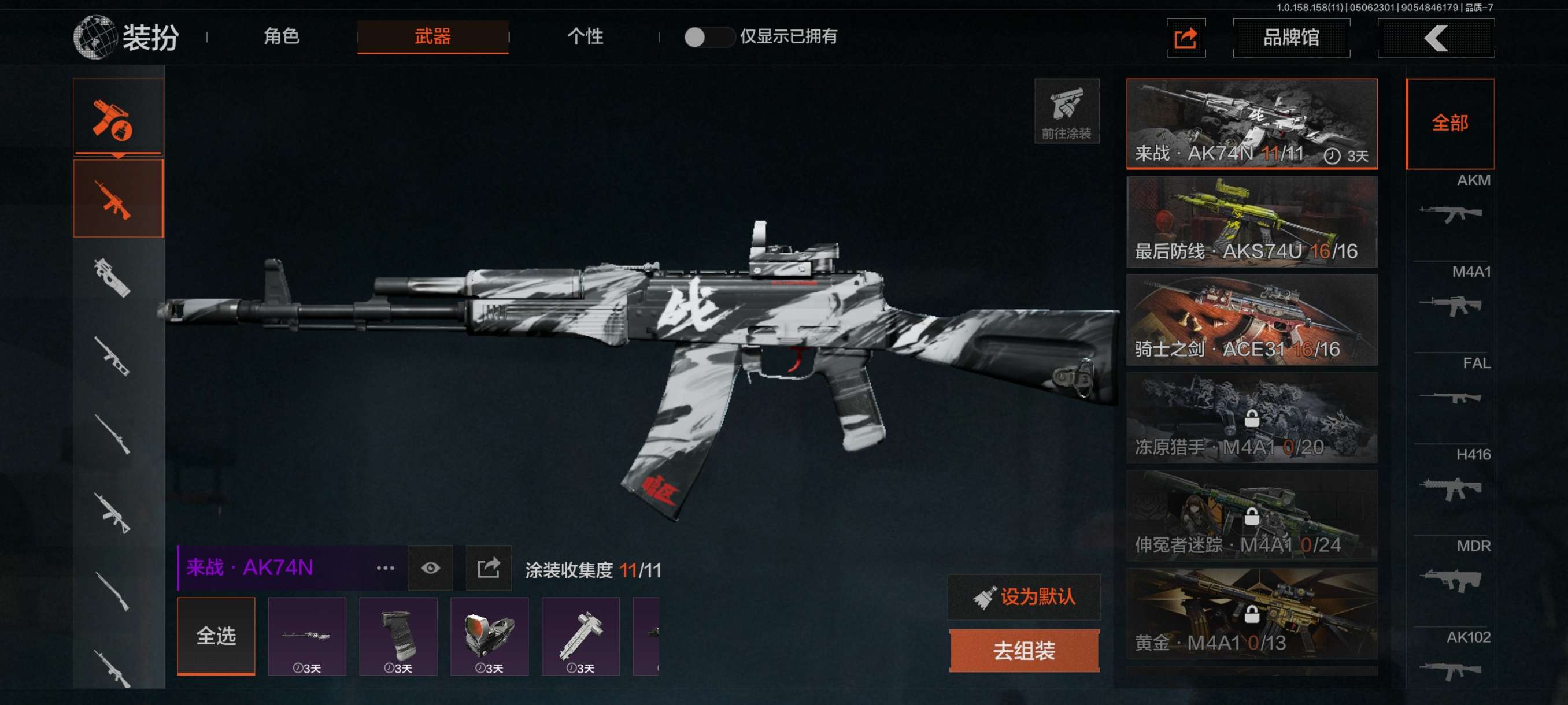The height and width of the screenshot is (705, 1568).
Task: Toggle 仅显示已拥有 switch
Action: (x=708, y=37)
